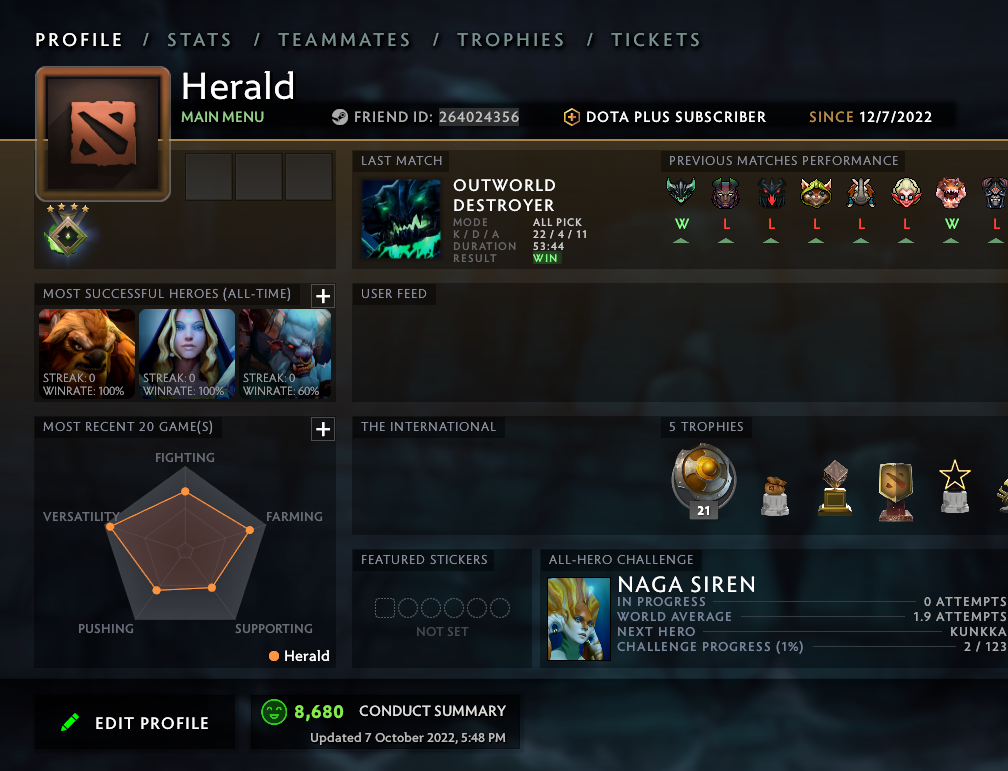Add hero to Most Successful Heroes
The image size is (1008, 771).
pyautogui.click(x=323, y=295)
